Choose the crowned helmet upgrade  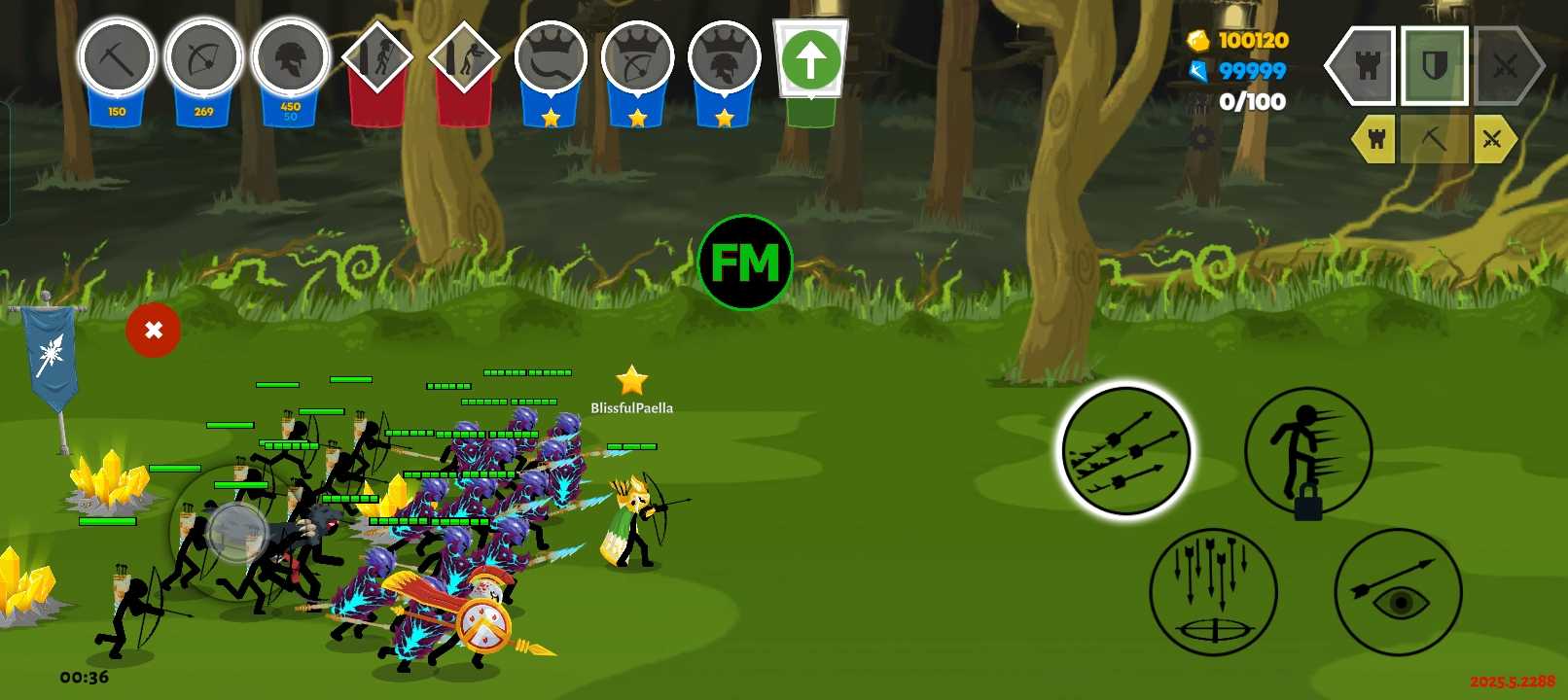click(724, 60)
